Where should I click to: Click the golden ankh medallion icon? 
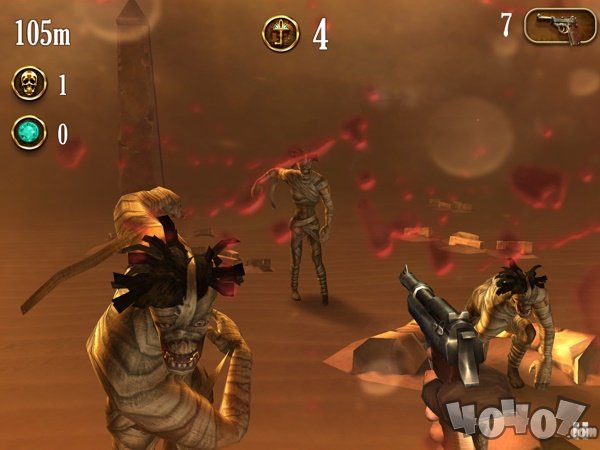(280, 34)
